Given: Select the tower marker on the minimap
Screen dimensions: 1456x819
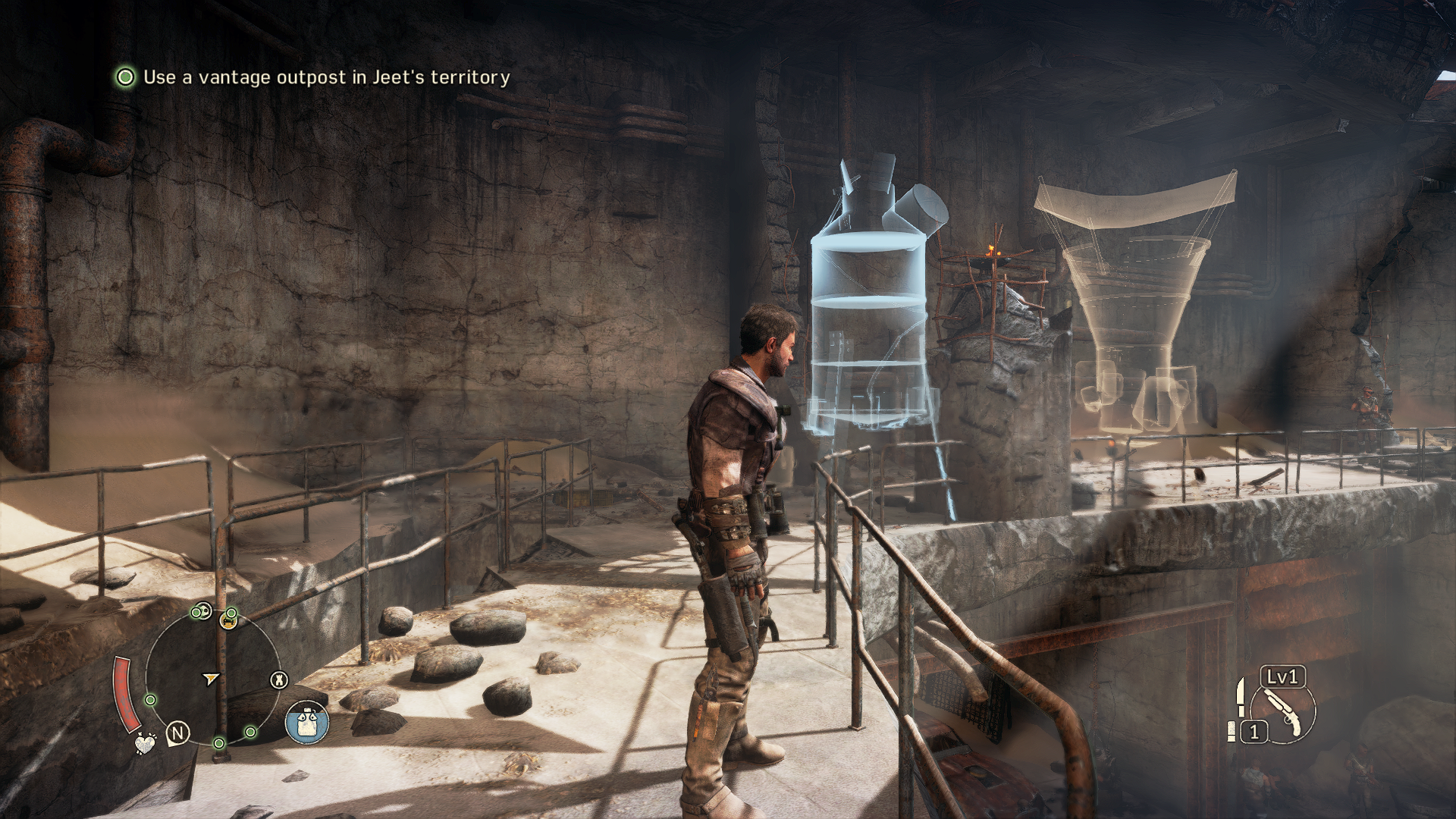Looking at the screenshot, I should point(280,679).
